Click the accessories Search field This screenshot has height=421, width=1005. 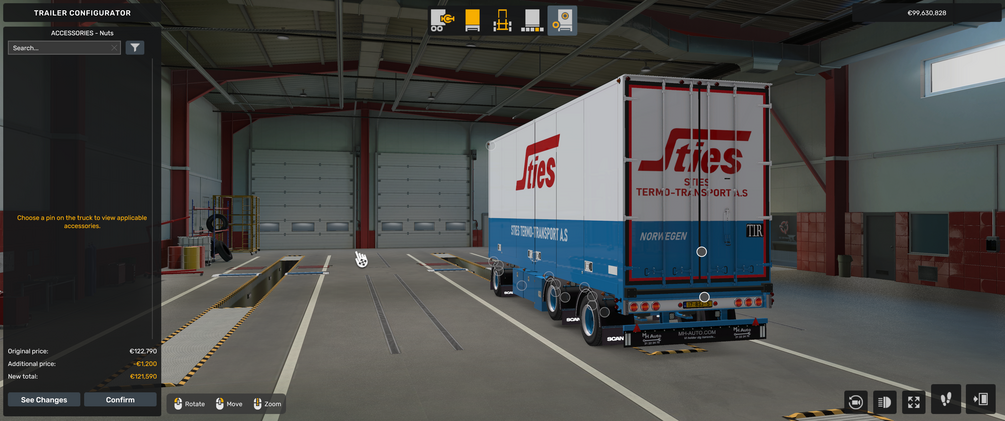point(60,47)
